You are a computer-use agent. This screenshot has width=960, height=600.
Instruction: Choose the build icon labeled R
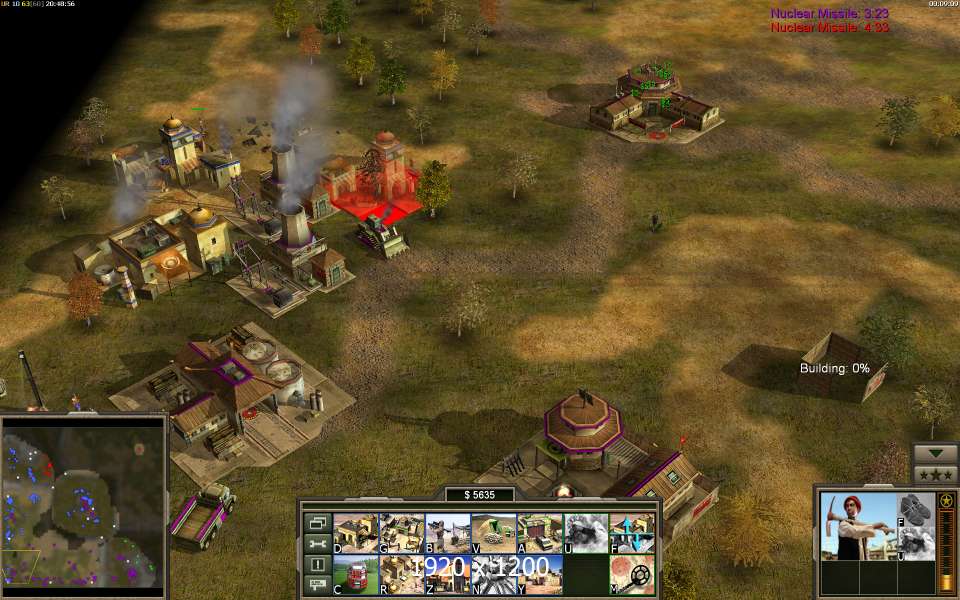tap(402, 575)
